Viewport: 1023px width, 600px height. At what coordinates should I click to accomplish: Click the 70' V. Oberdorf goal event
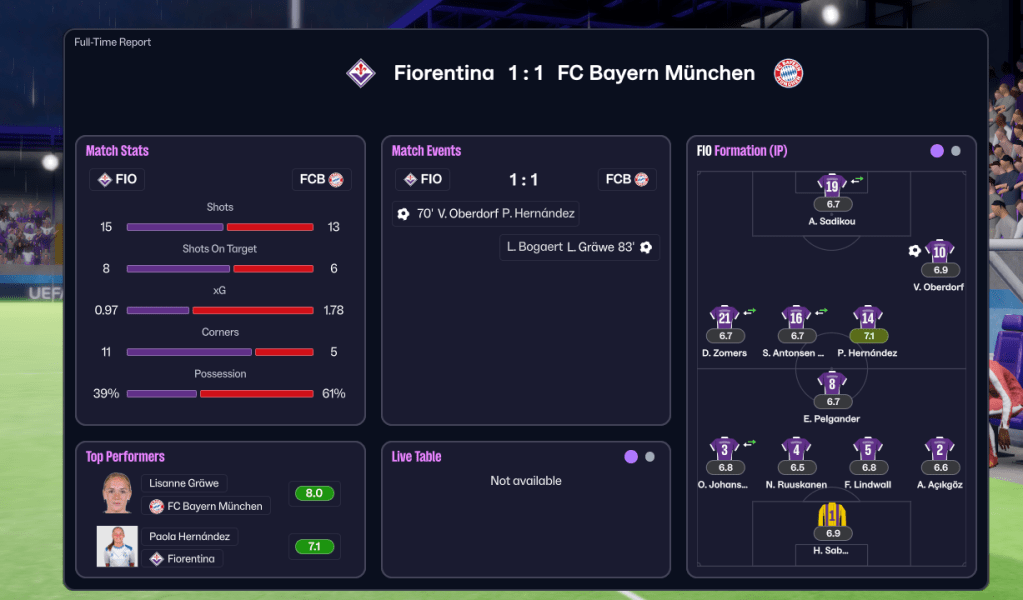click(486, 213)
